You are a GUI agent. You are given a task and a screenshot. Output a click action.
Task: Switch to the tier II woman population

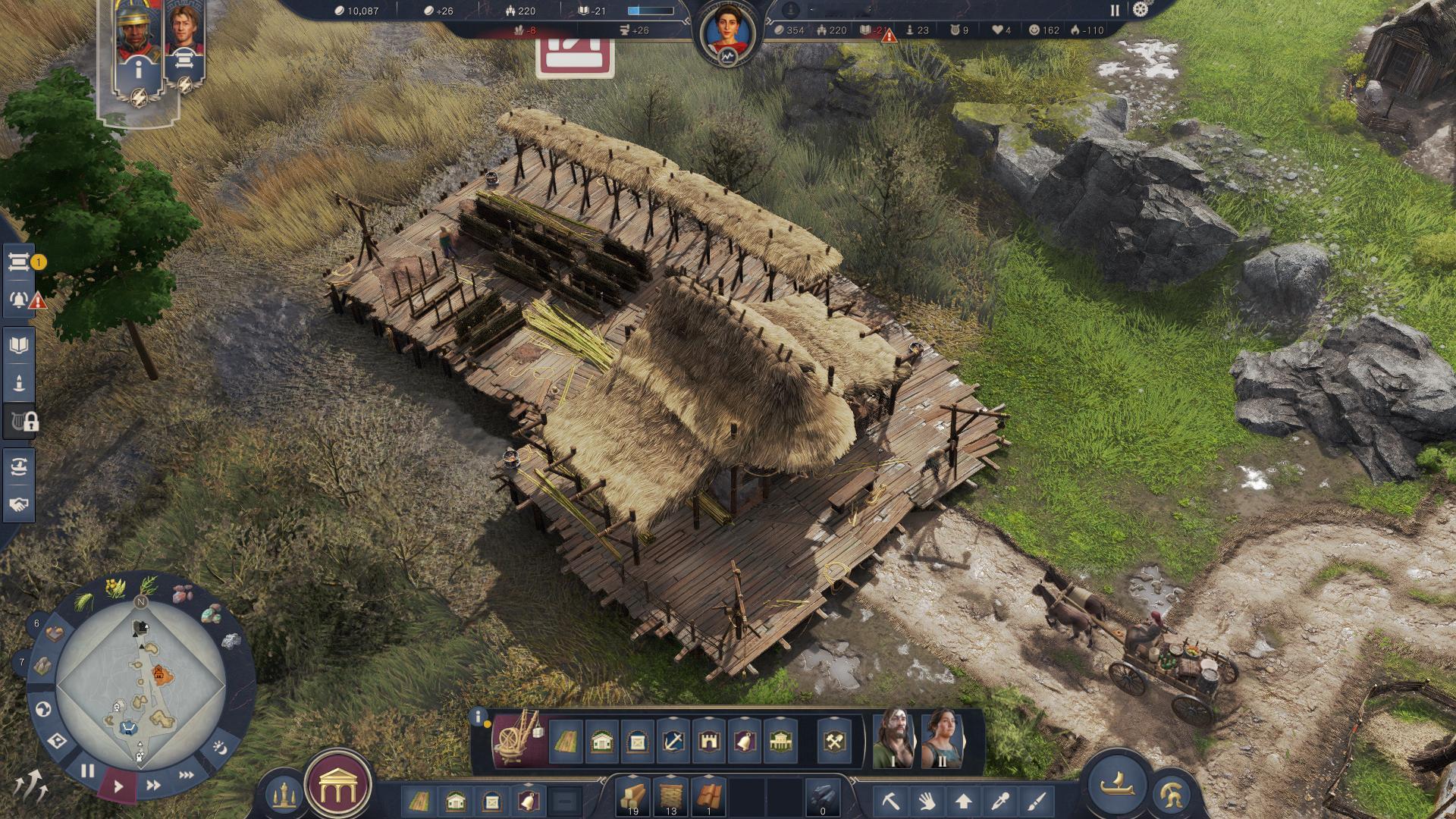pyautogui.click(x=941, y=738)
